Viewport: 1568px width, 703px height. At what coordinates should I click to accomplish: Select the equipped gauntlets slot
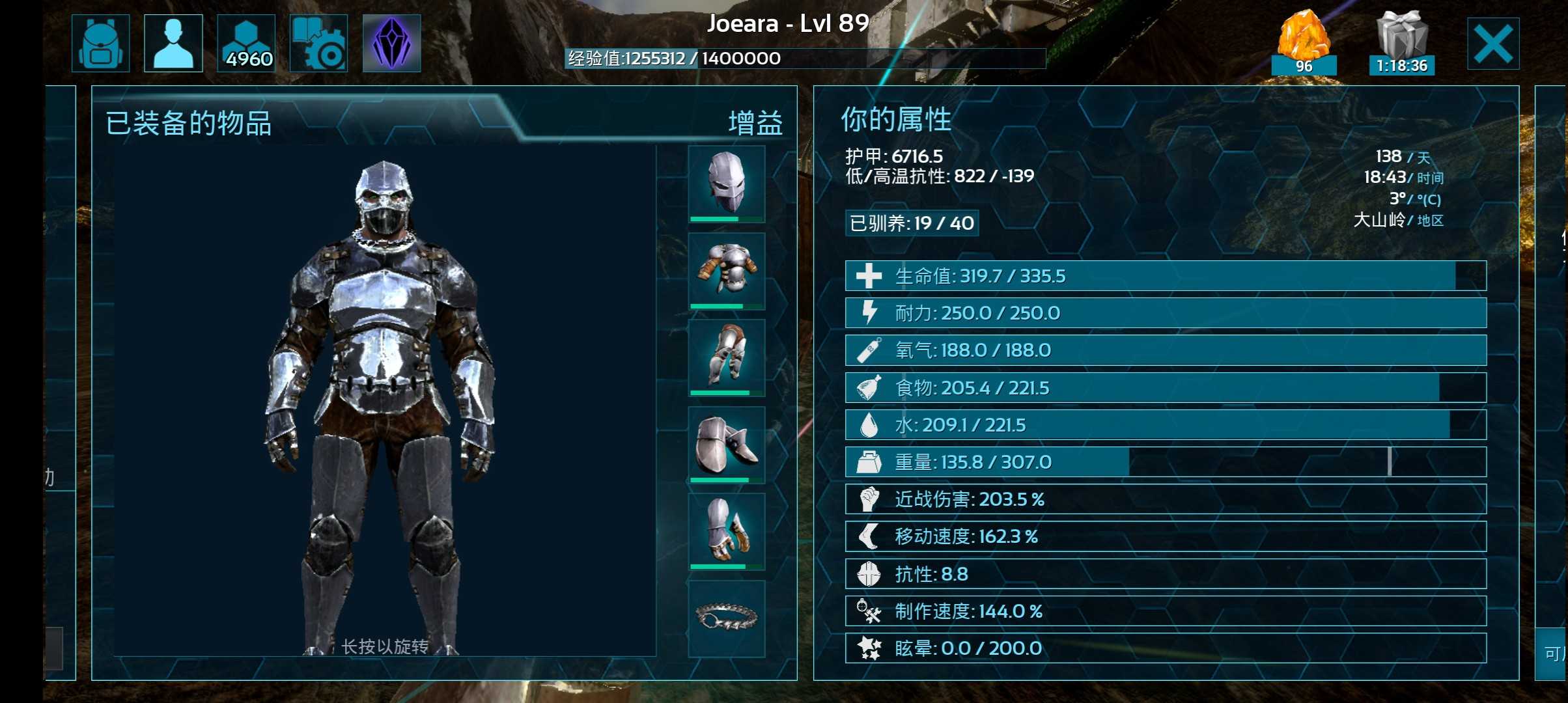coord(727,531)
